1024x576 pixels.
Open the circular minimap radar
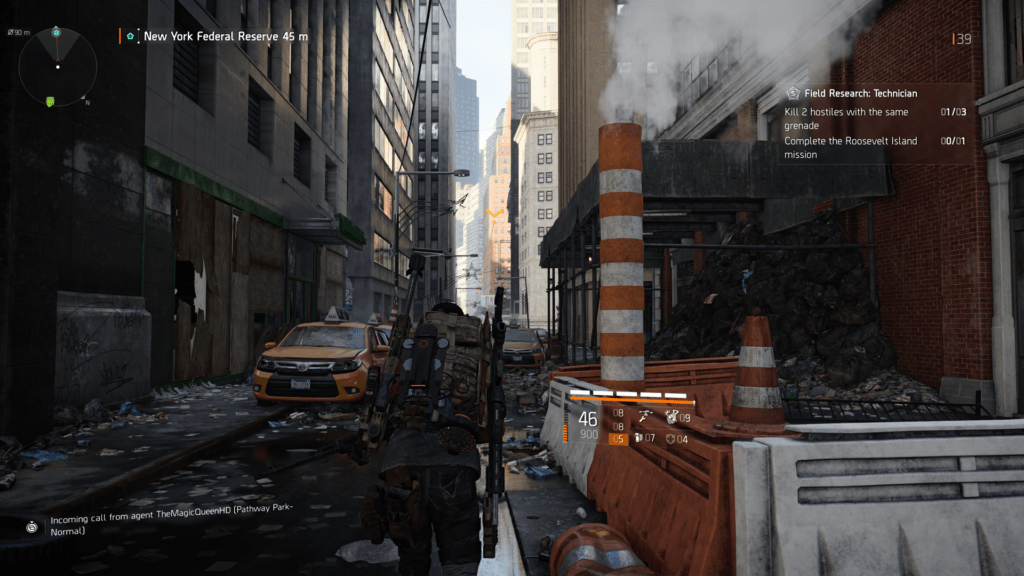tap(57, 67)
